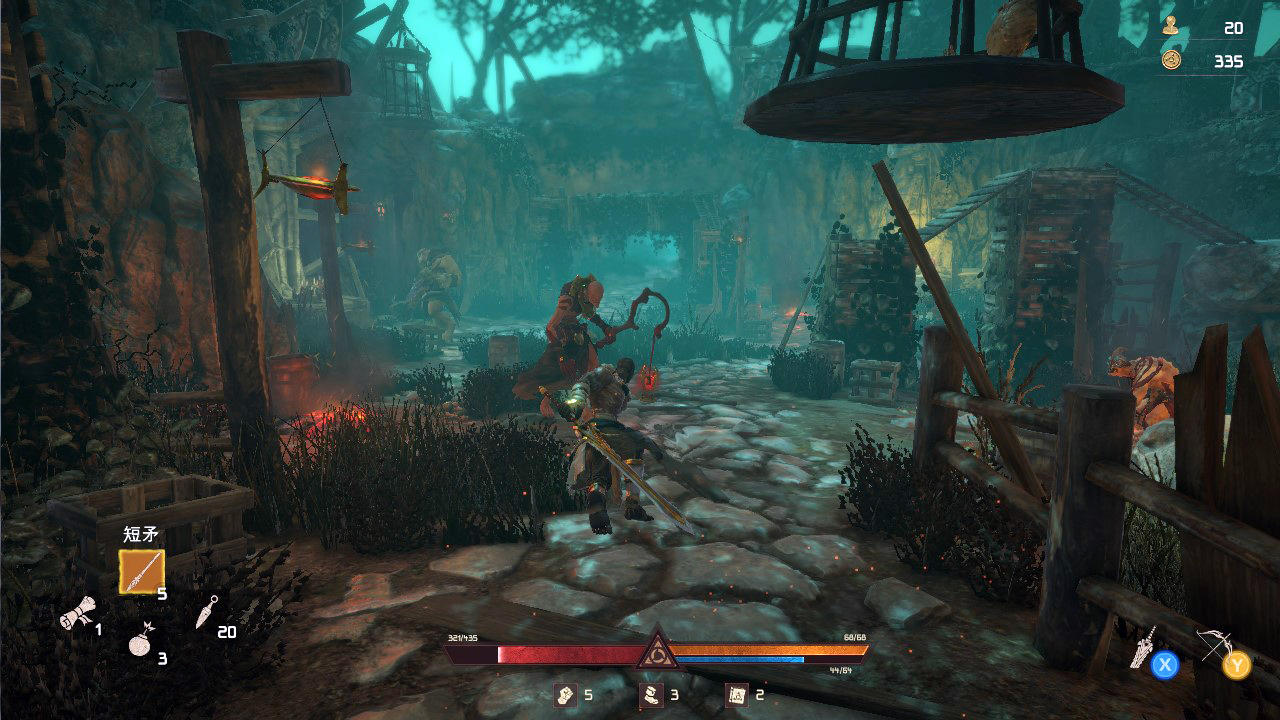Viewport: 1280px width, 720px height.
Task: Select the bandage consumable showing 5
Action: click(x=563, y=692)
